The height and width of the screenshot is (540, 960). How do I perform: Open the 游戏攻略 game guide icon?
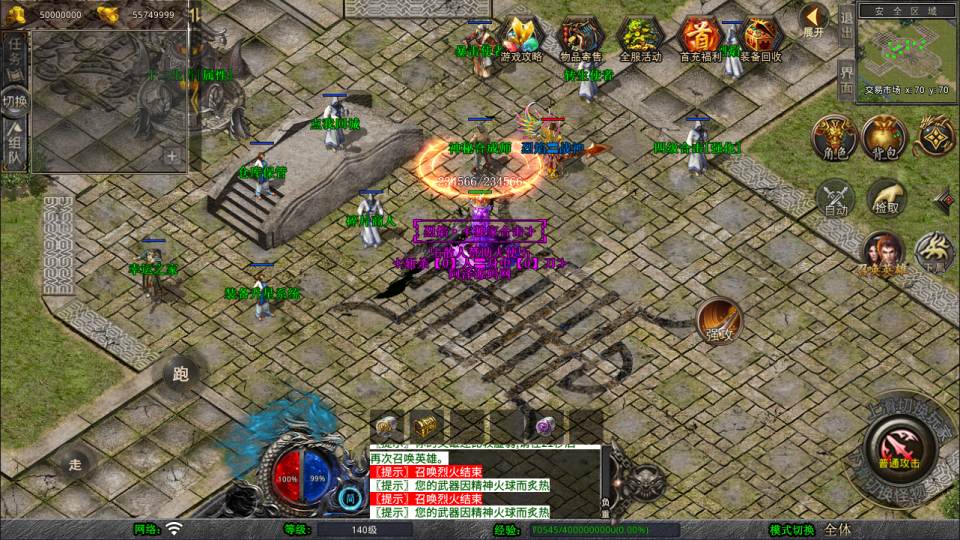click(522, 39)
